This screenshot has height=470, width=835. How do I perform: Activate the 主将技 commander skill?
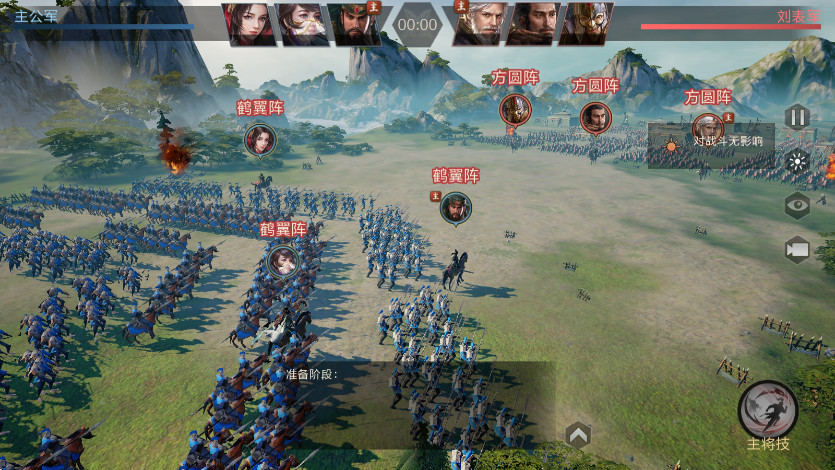point(768,411)
